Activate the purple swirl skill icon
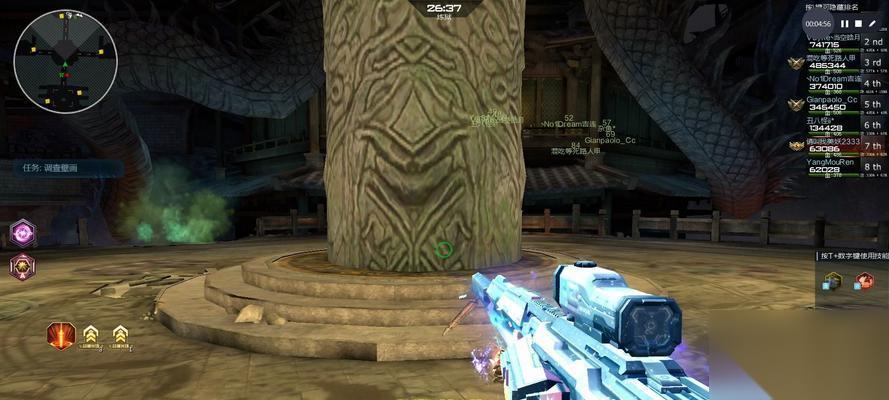 tap(22, 233)
